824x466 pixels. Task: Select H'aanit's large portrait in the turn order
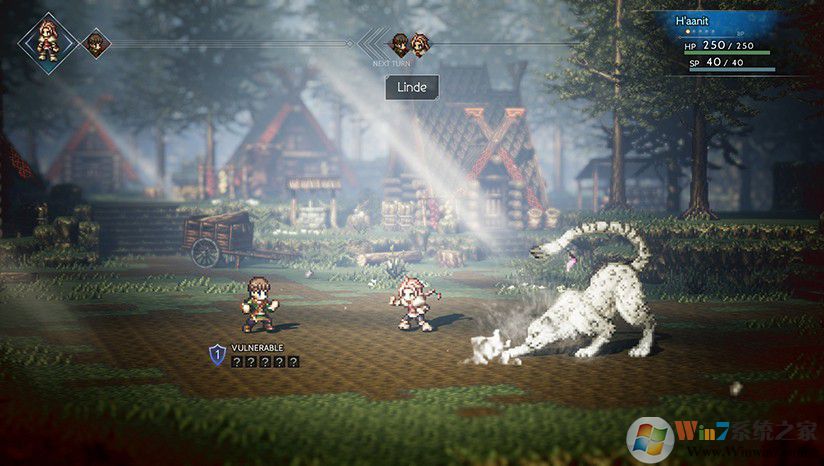pos(47,40)
